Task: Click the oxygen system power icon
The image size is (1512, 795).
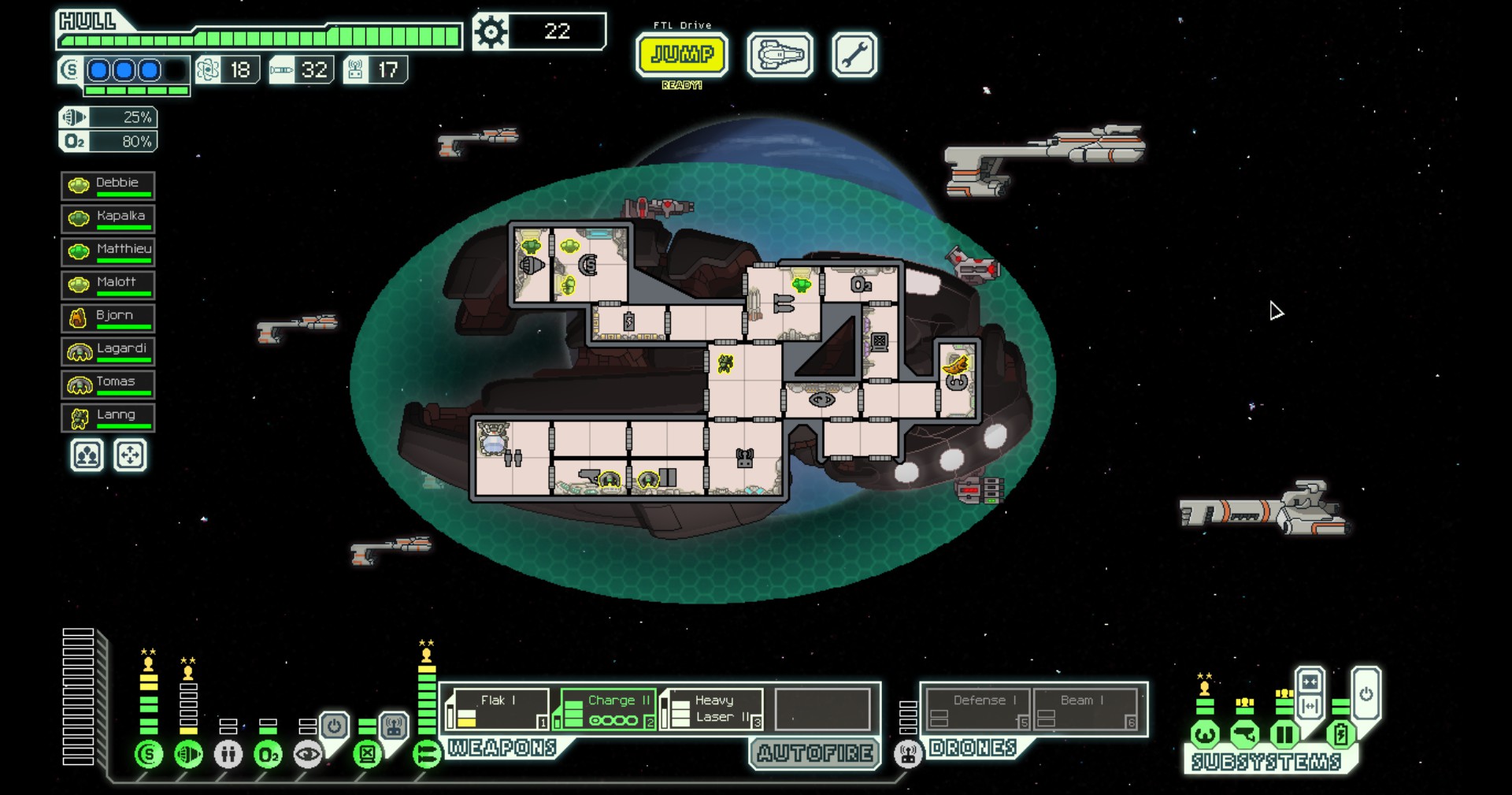Action: [x=268, y=754]
